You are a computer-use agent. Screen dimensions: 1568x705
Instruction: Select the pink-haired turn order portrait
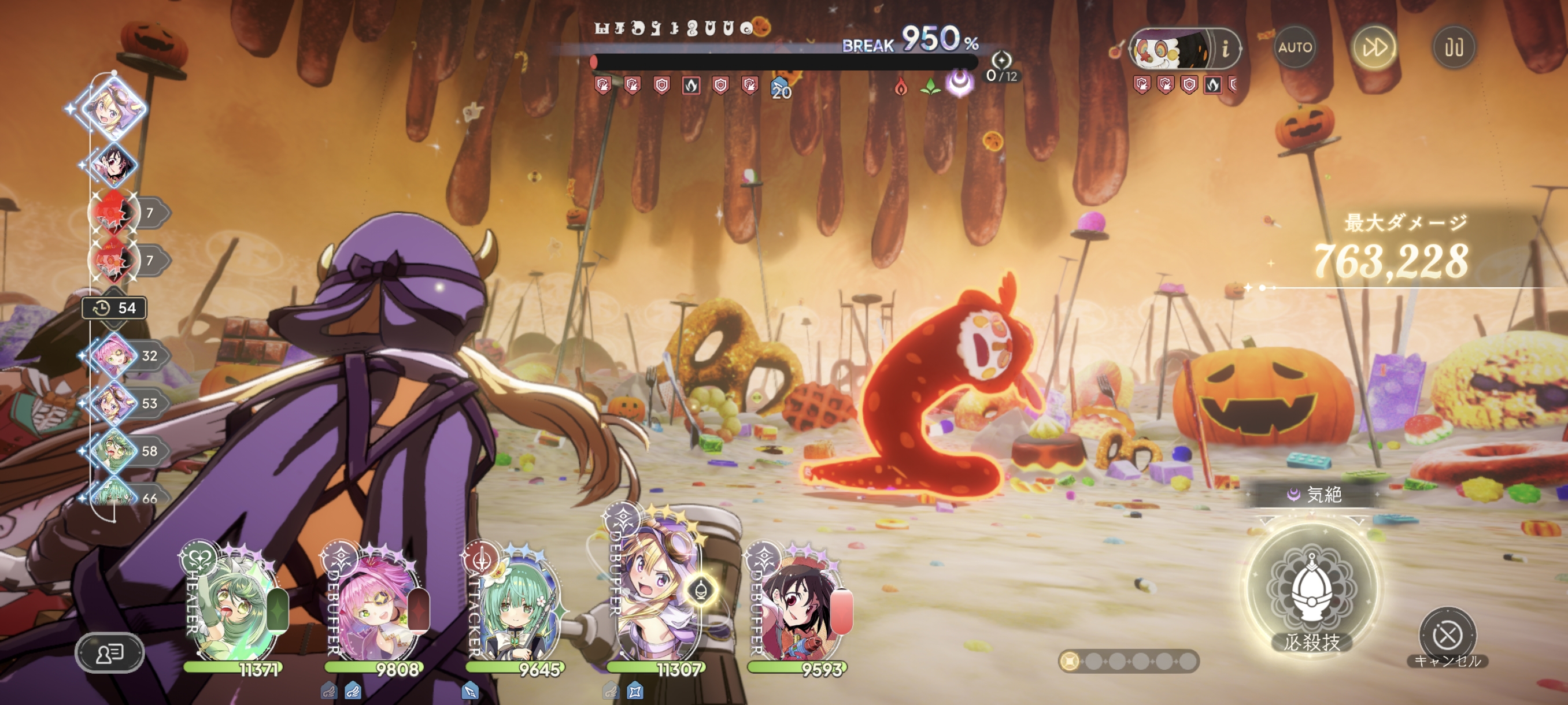pyautogui.click(x=114, y=355)
